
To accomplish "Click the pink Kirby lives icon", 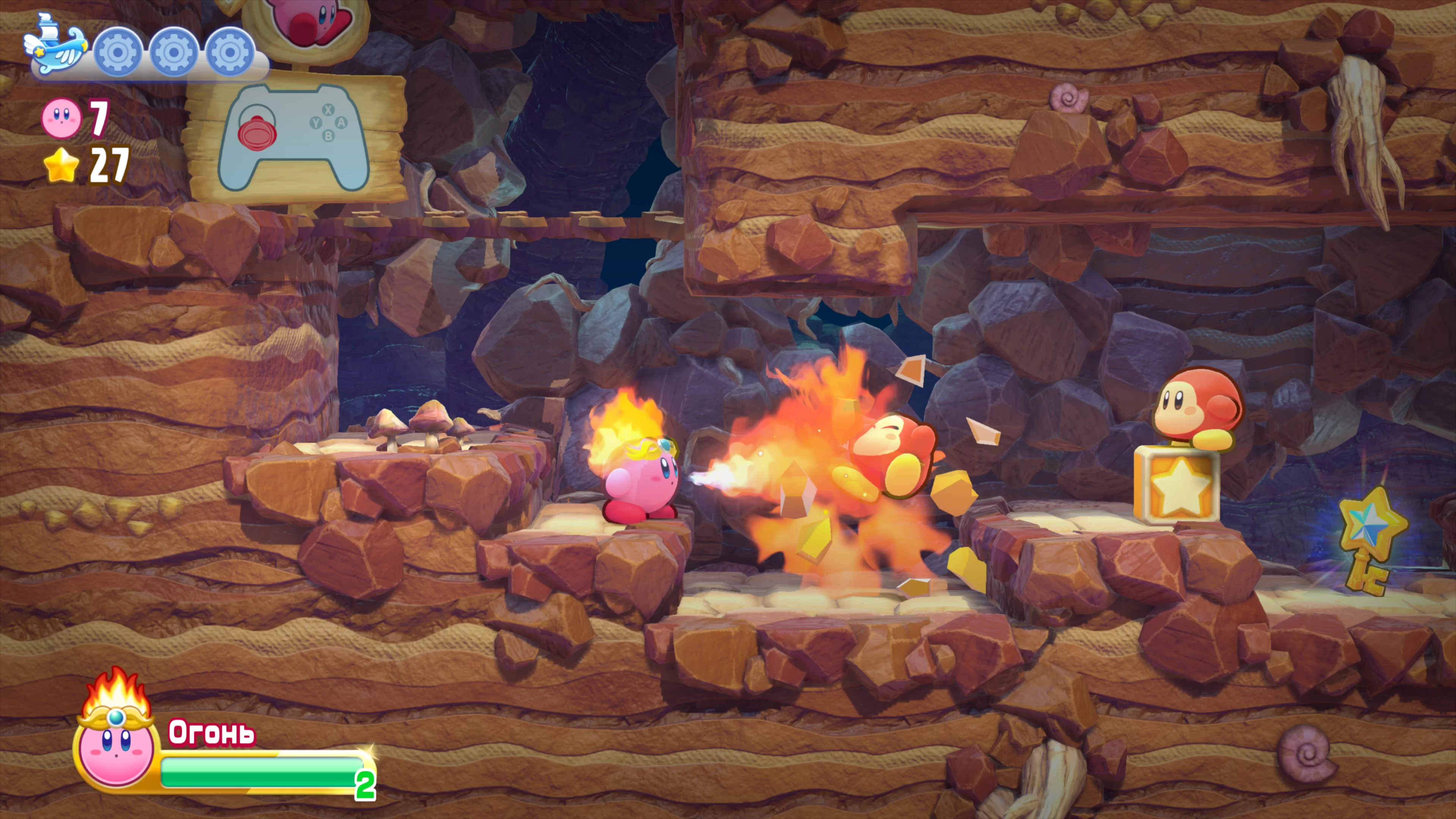I will tap(61, 118).
